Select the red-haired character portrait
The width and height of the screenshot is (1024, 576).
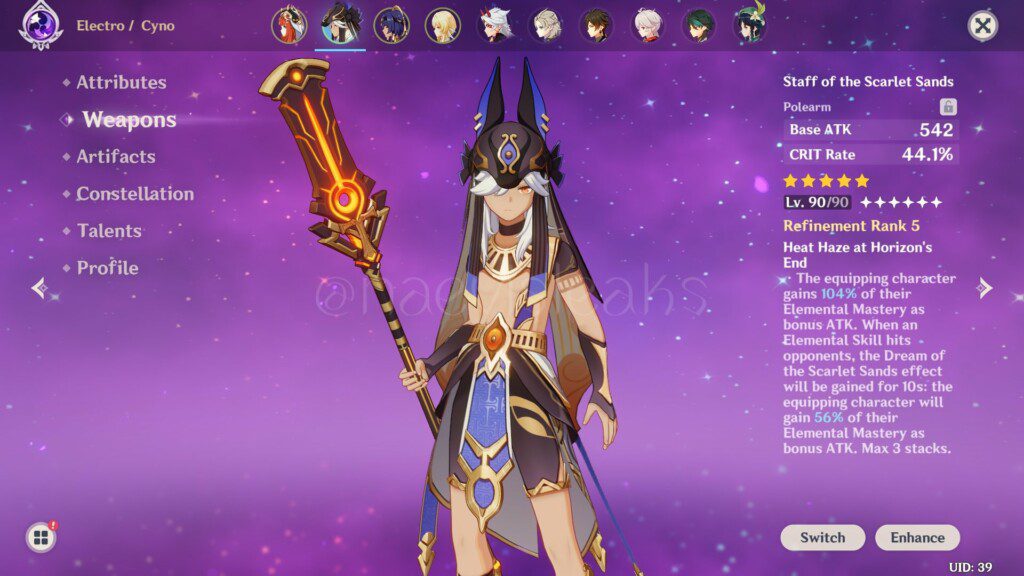(x=289, y=25)
